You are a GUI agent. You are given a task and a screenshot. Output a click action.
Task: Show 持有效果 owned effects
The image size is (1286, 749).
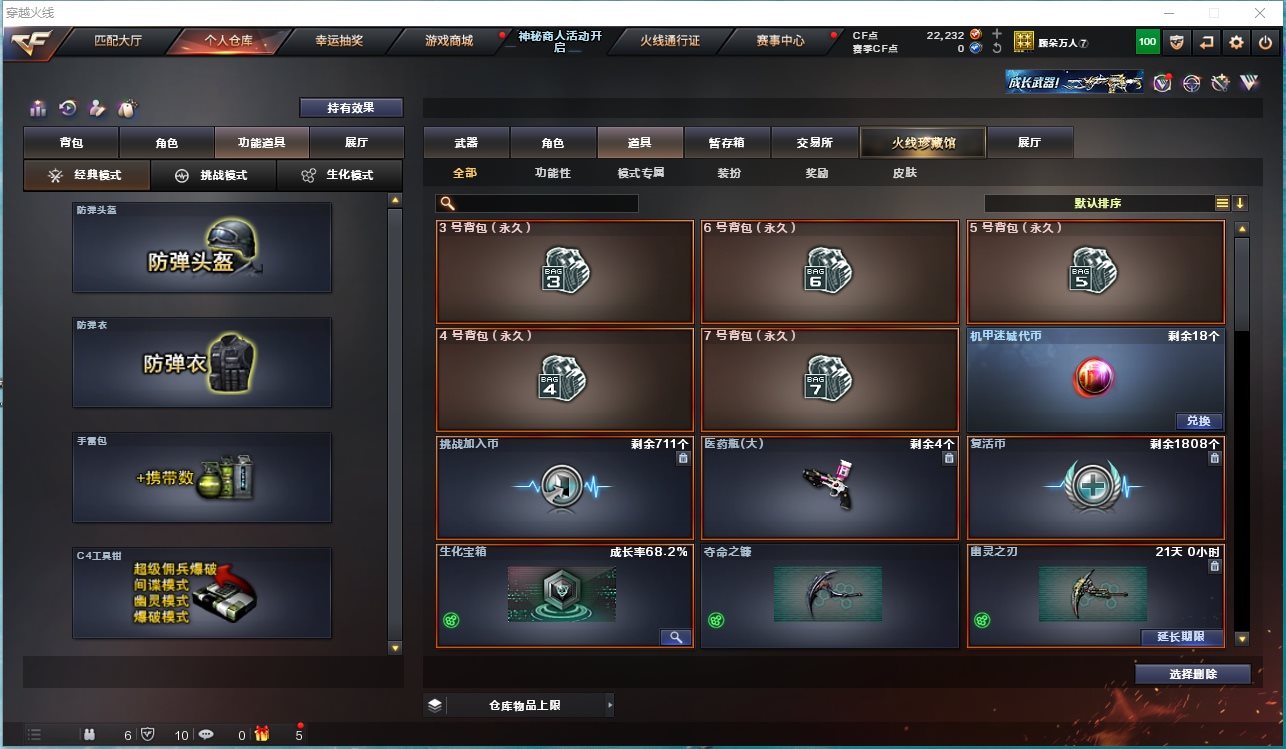click(351, 108)
